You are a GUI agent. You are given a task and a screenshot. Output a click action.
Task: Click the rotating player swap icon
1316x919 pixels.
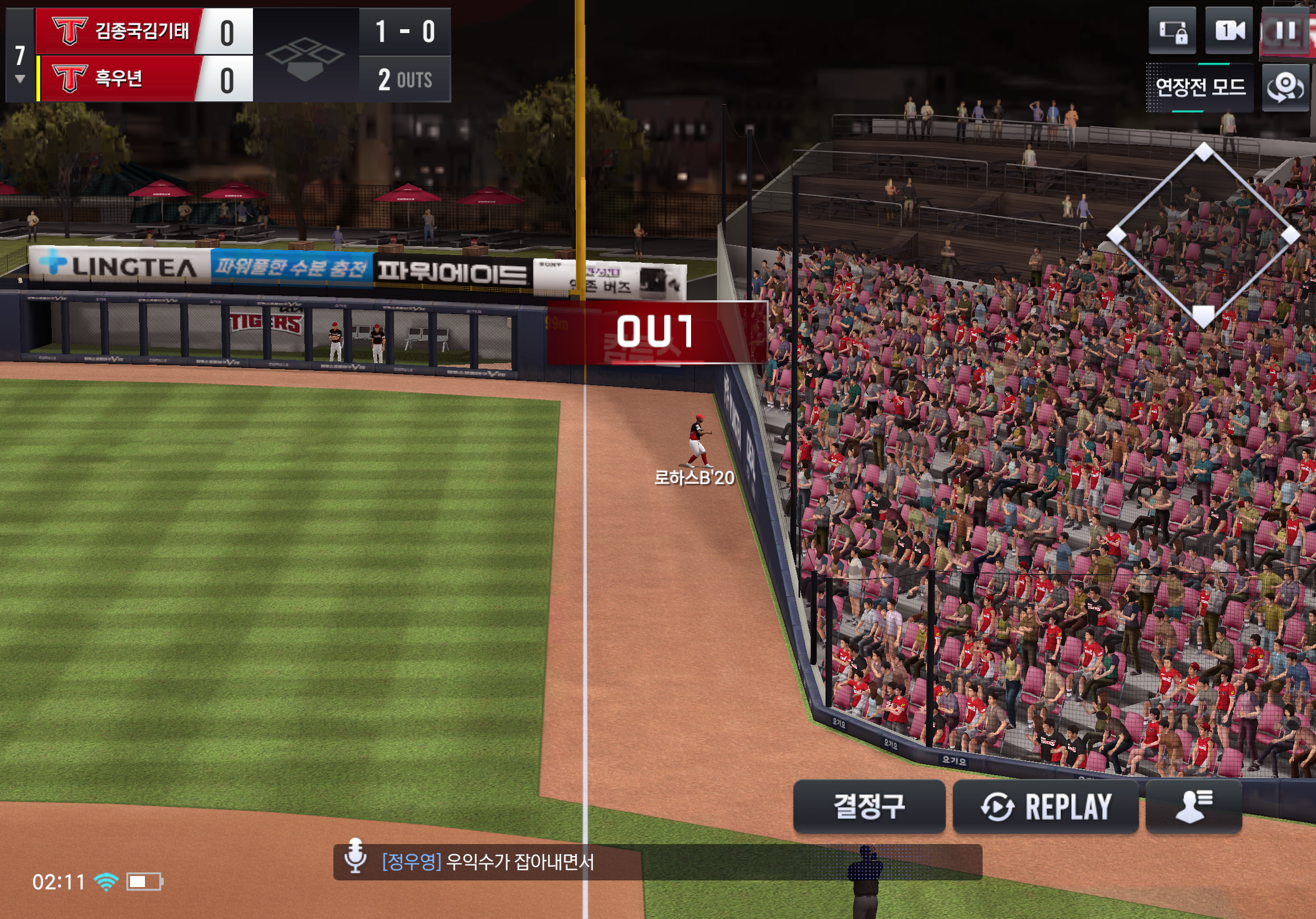[1285, 88]
